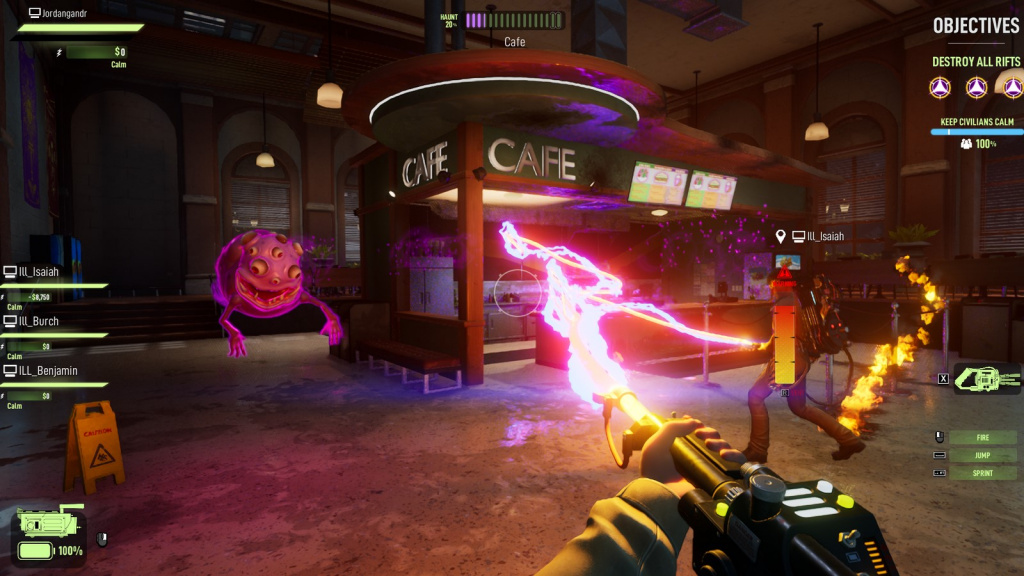This screenshot has width=1024, height=576.
Task: Click the Ill_Isaiah teammate location marker
Action: [781, 237]
